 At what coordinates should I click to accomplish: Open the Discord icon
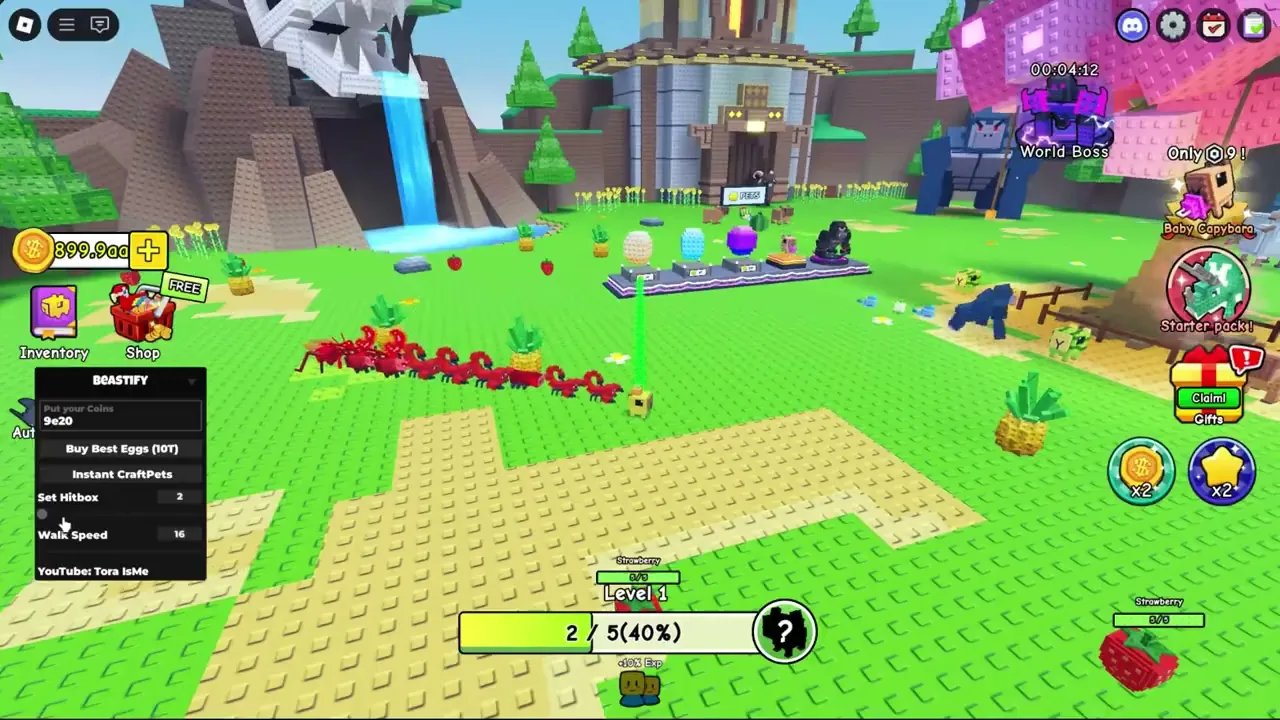[x=1131, y=25]
